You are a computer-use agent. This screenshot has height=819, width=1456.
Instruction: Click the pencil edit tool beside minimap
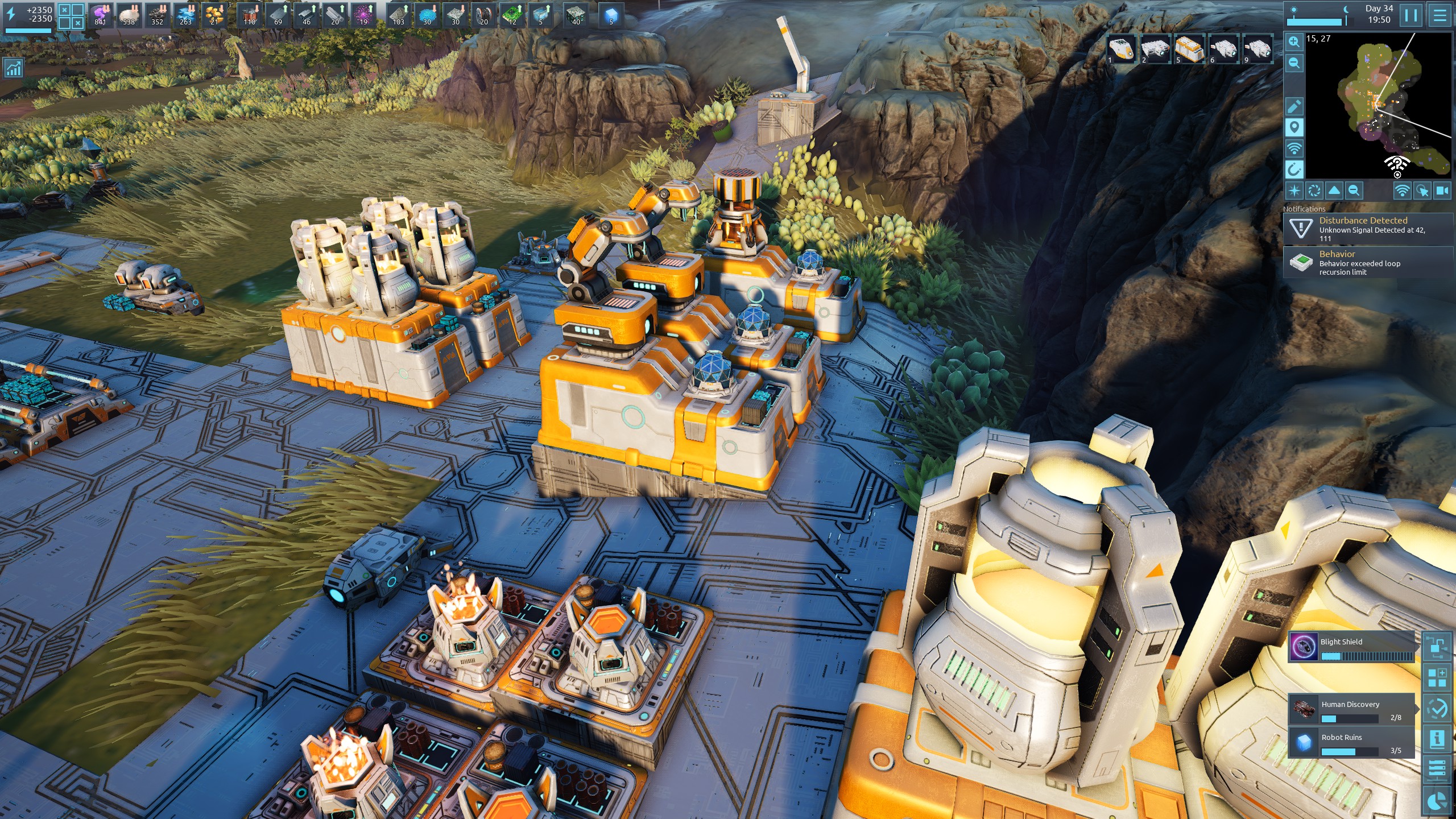tap(1294, 106)
